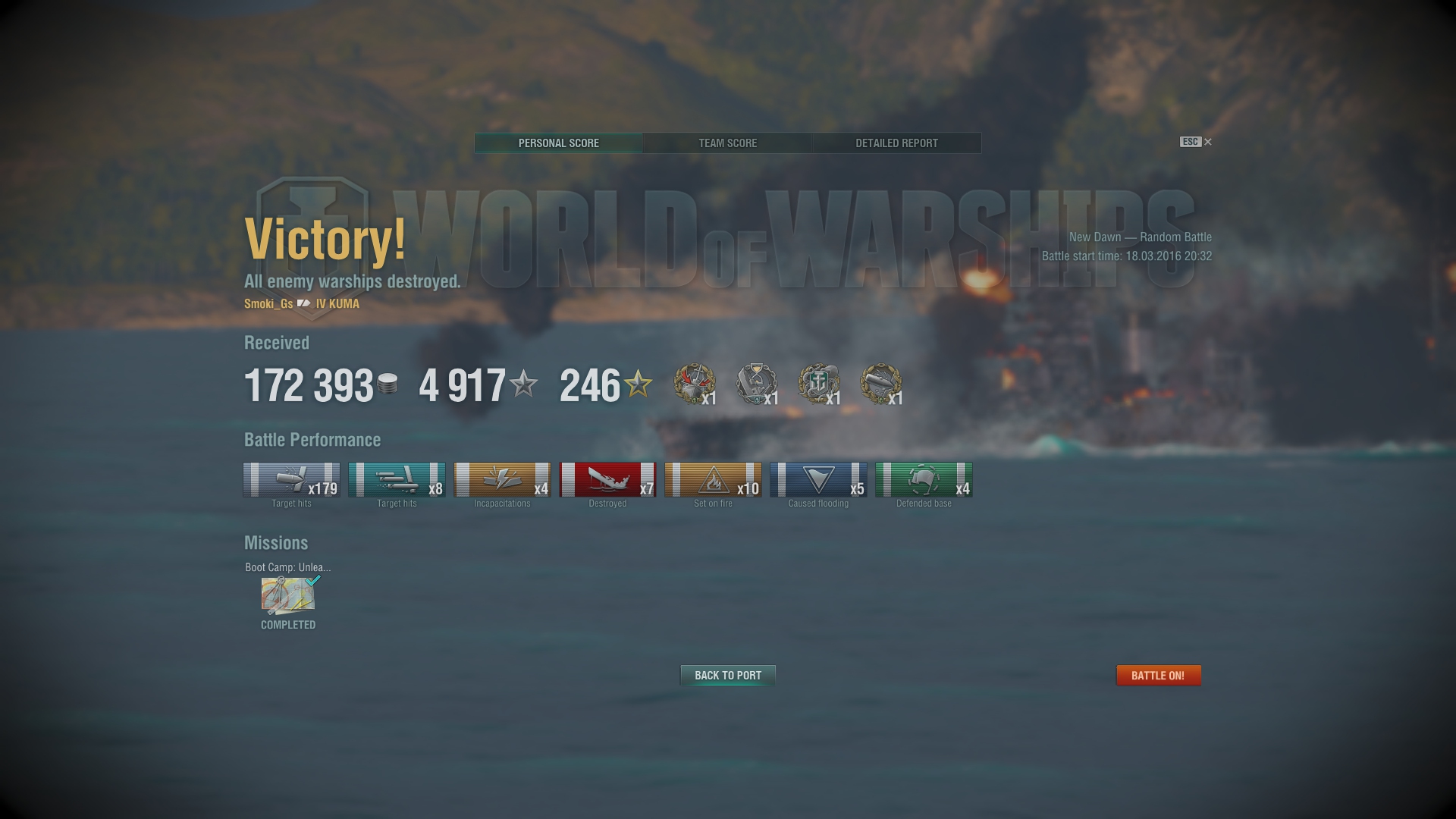Select the Incapacitations ribbon
The image size is (1456, 819).
(x=502, y=480)
